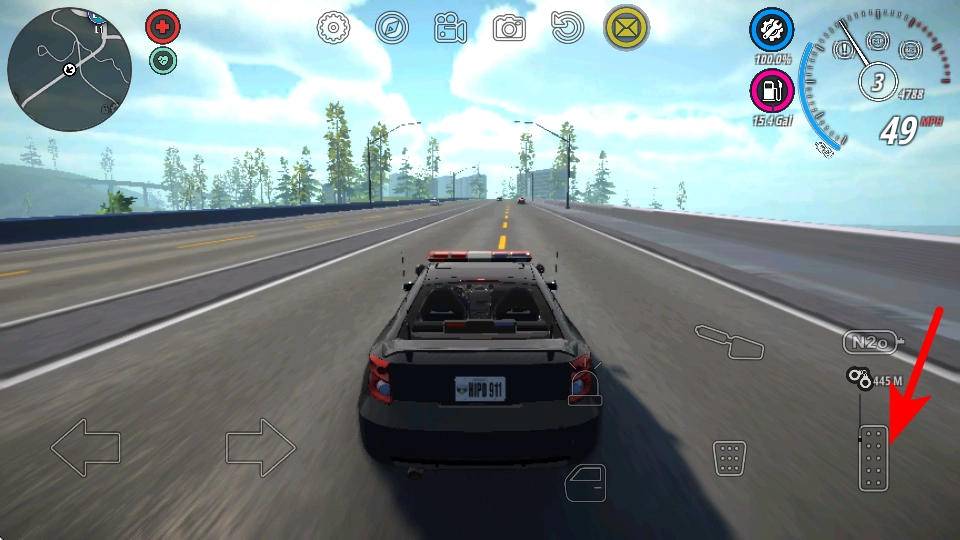960x540 pixels.
Task: Tap the red medical cross button
Action: (162, 25)
